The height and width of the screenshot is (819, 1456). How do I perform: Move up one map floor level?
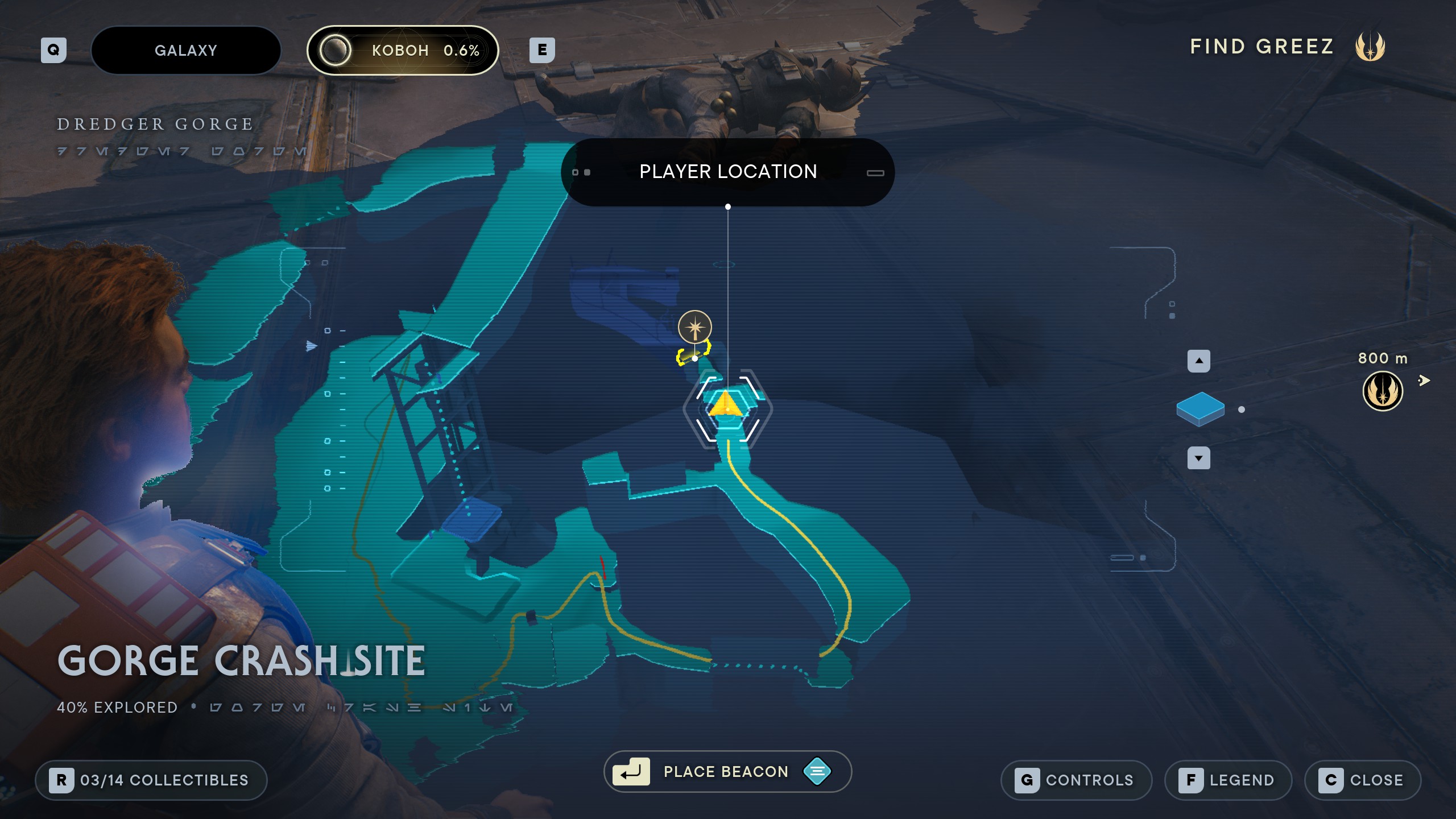(1198, 361)
